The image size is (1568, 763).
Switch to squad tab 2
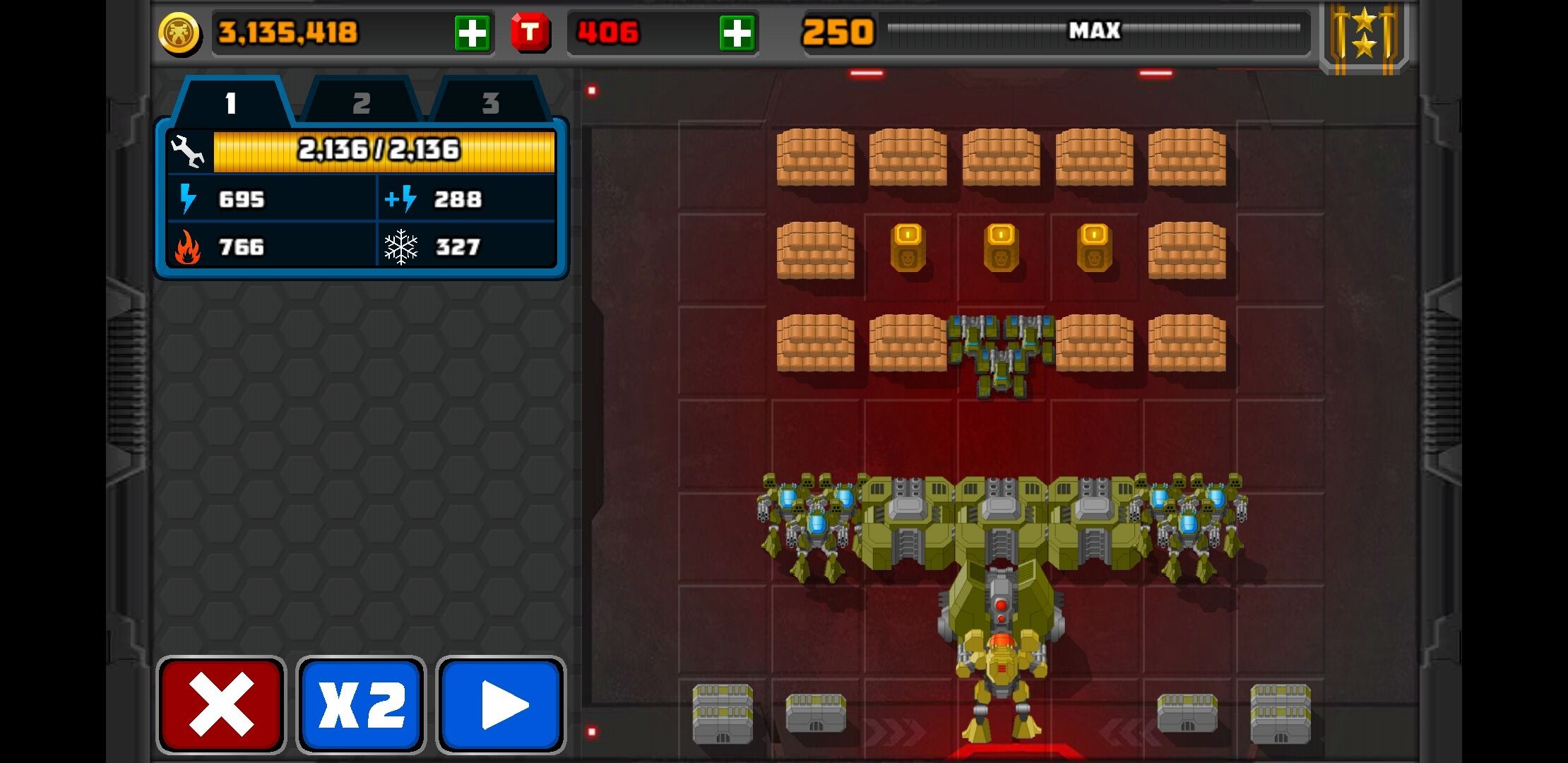tap(361, 103)
